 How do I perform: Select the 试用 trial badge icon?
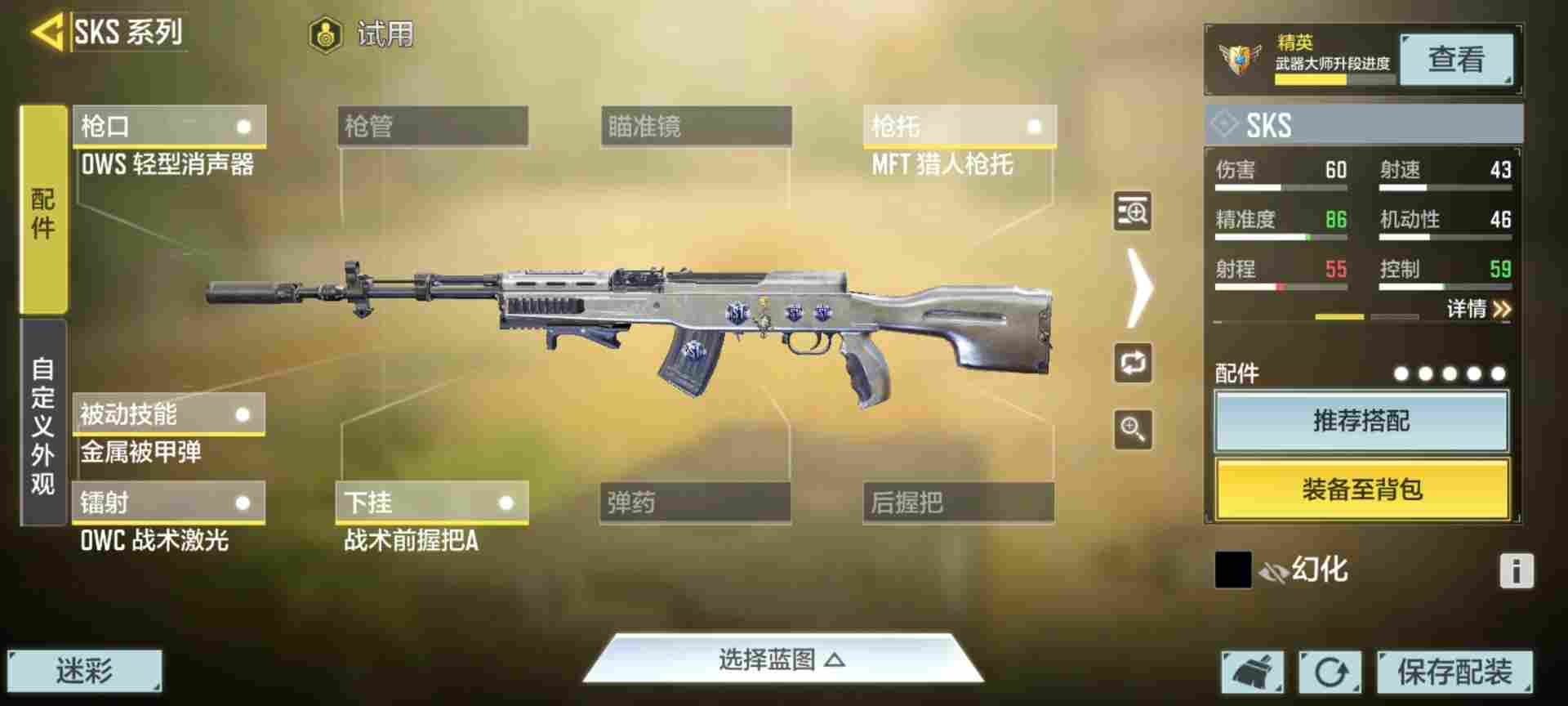point(326,34)
